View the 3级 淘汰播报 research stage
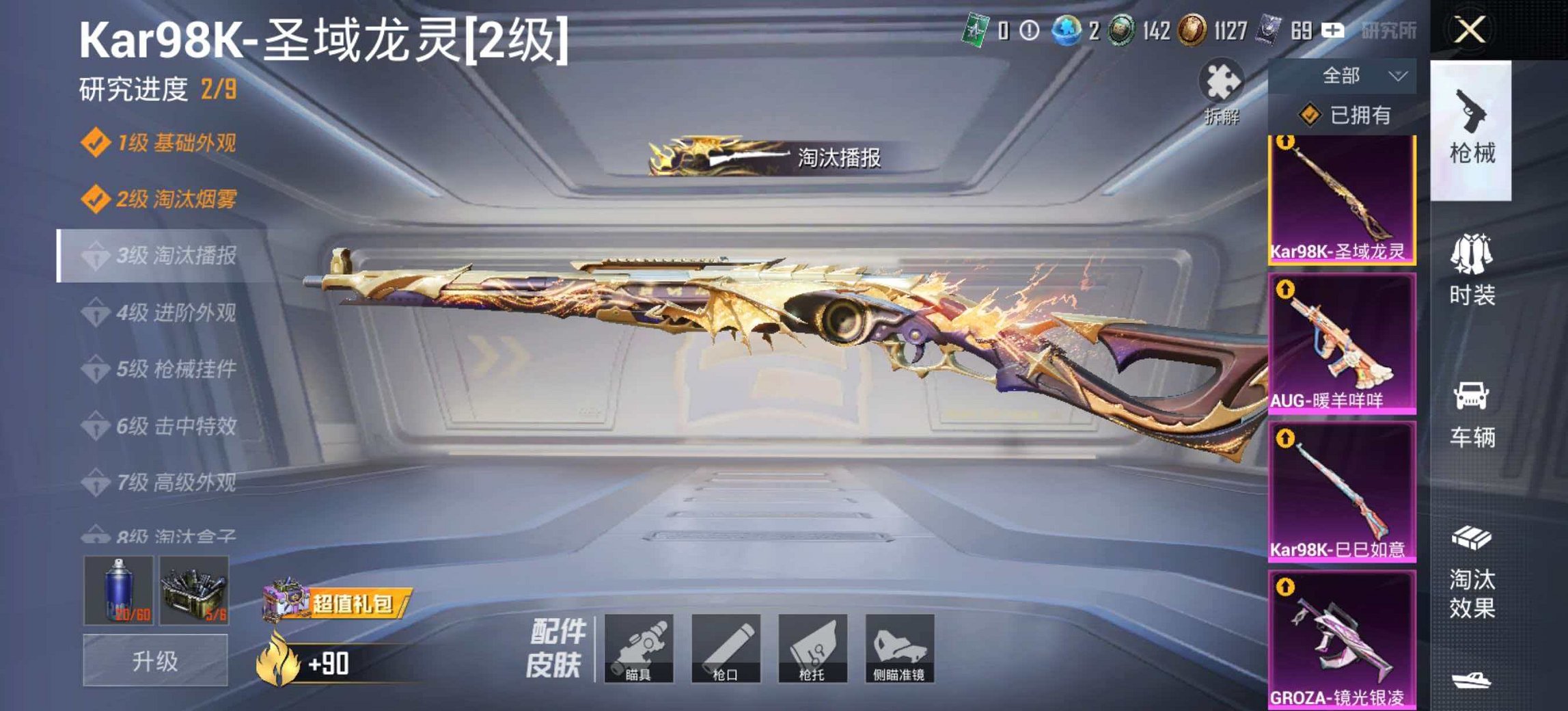The width and height of the screenshot is (1568, 711). 164,255
